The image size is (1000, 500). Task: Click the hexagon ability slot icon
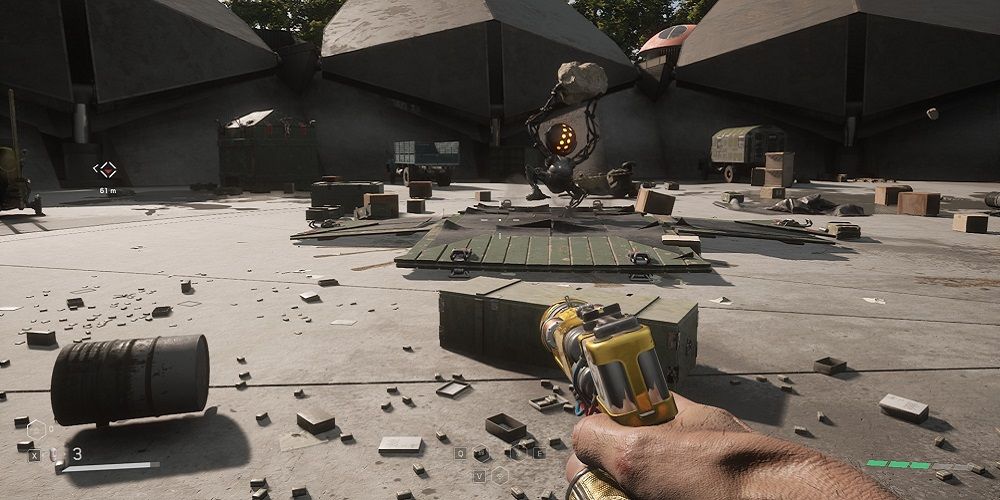tap(37, 430)
